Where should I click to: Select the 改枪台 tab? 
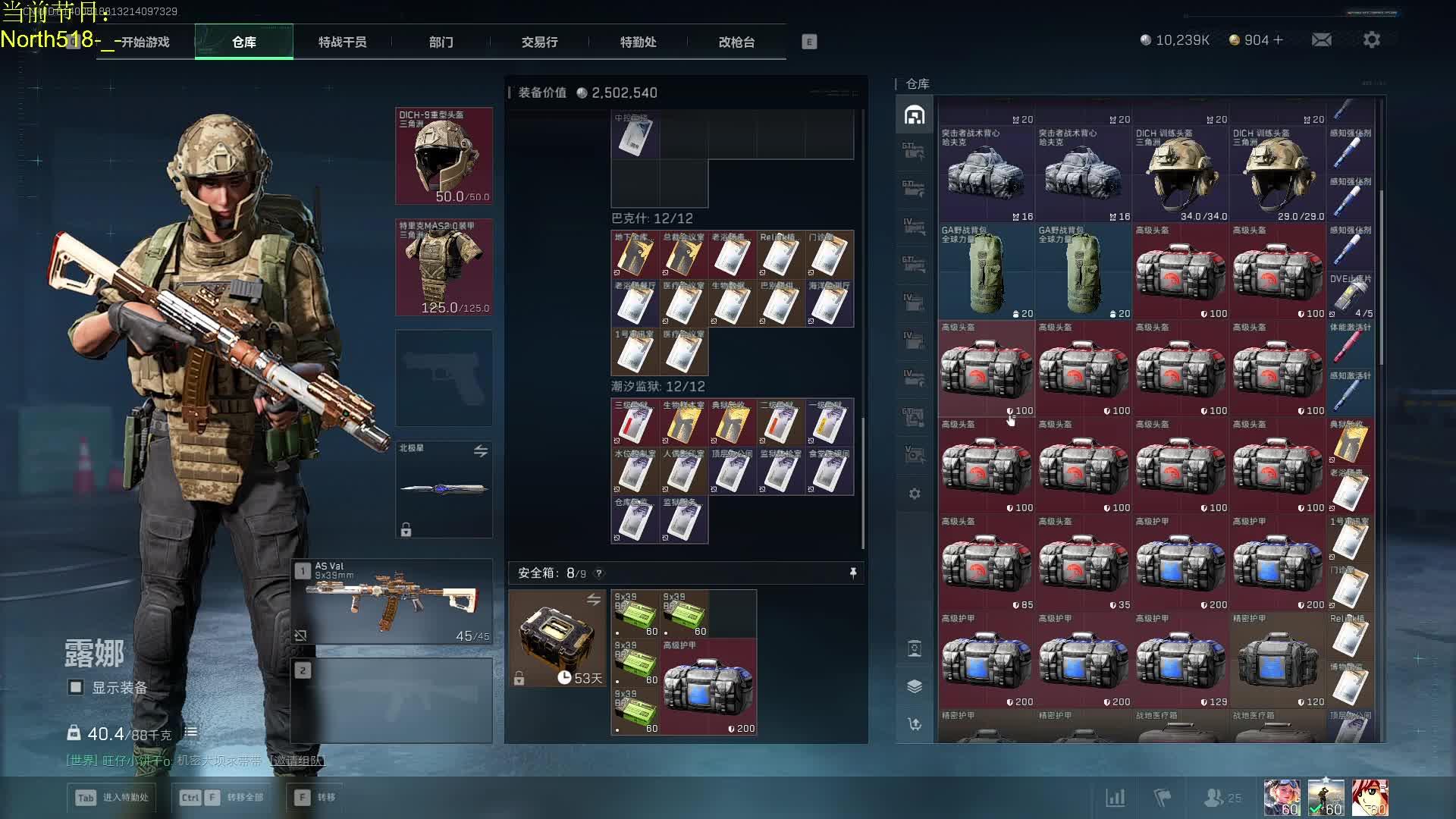(736, 42)
